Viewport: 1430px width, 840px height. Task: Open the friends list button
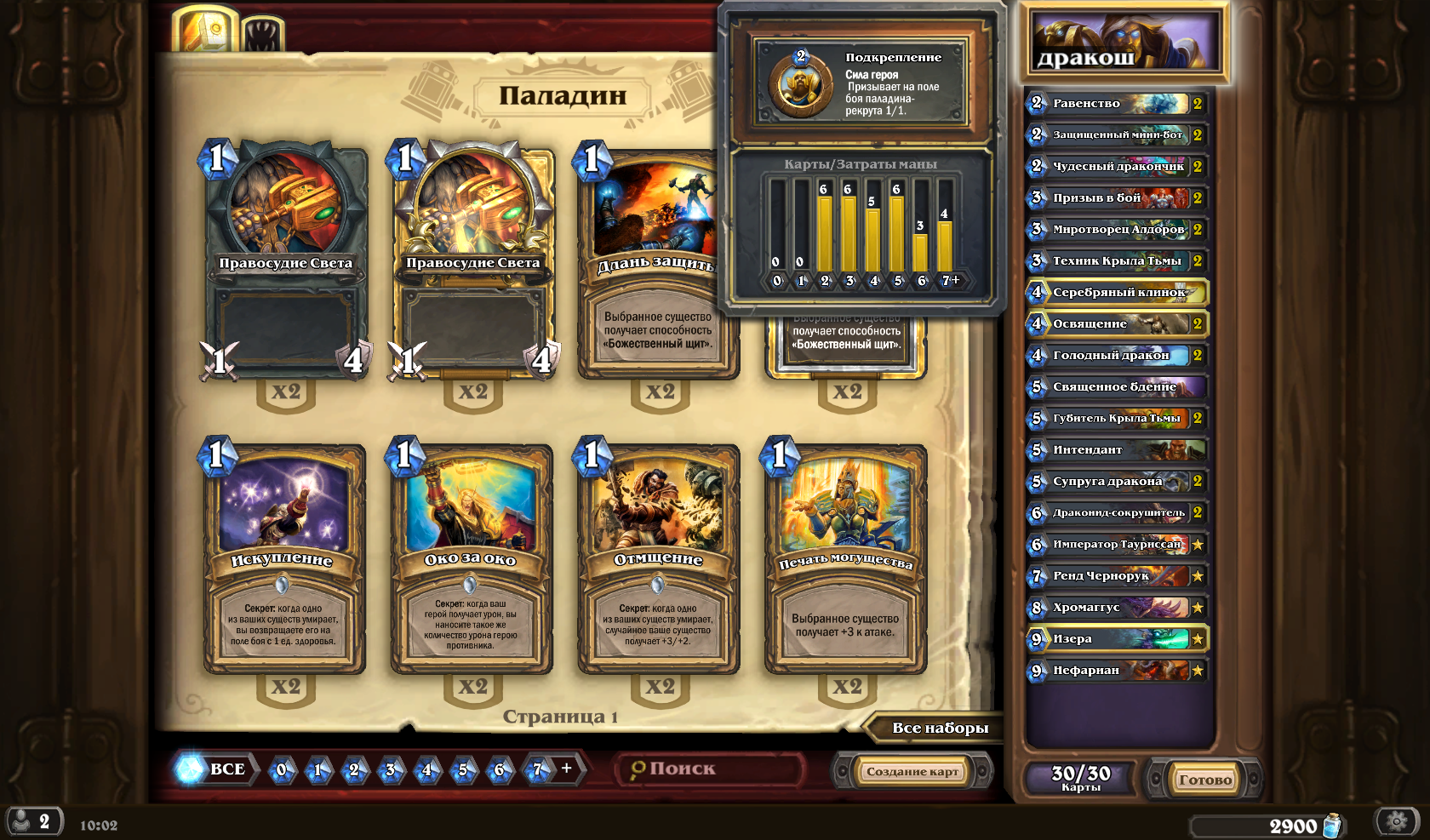coord(34,822)
